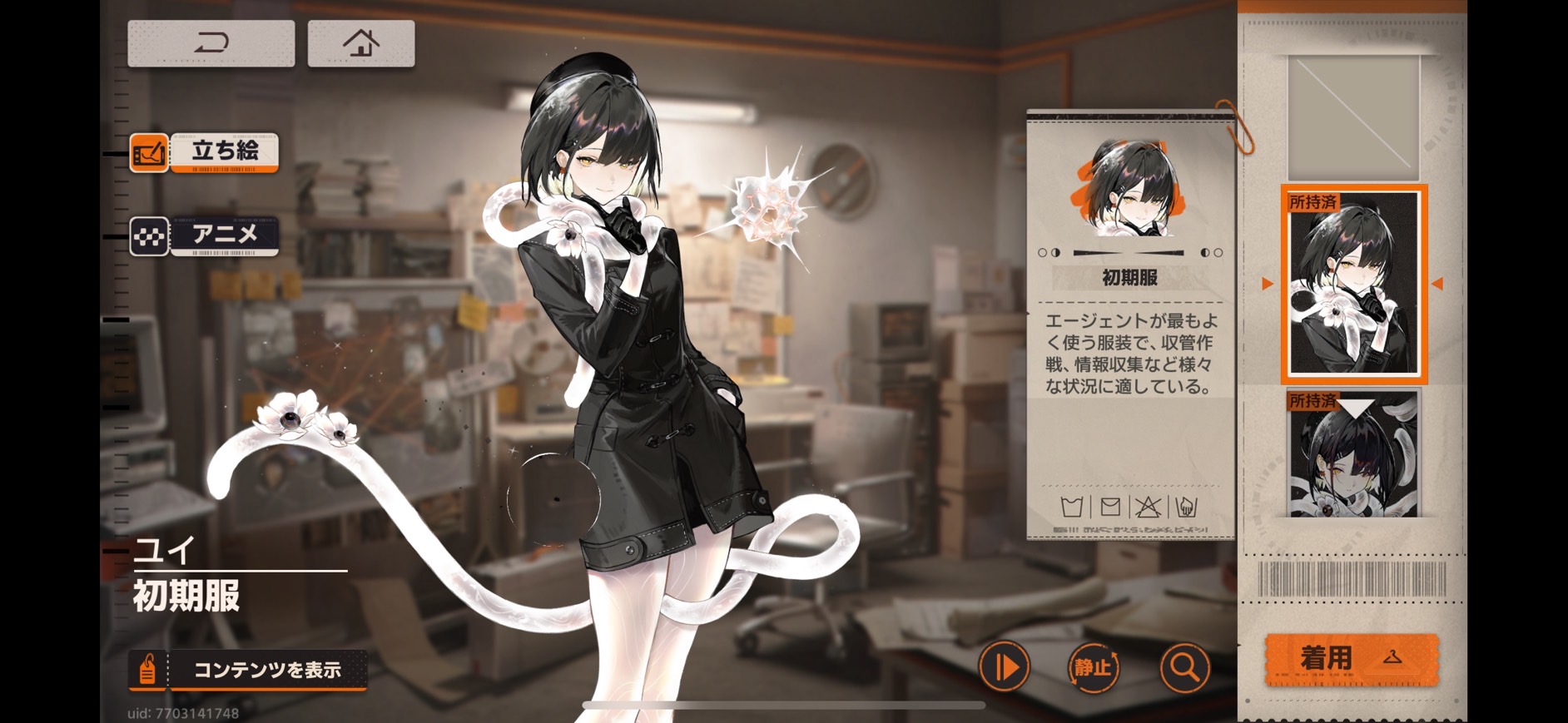Open the magnifier zoom view
1568x723 pixels.
(1184, 666)
